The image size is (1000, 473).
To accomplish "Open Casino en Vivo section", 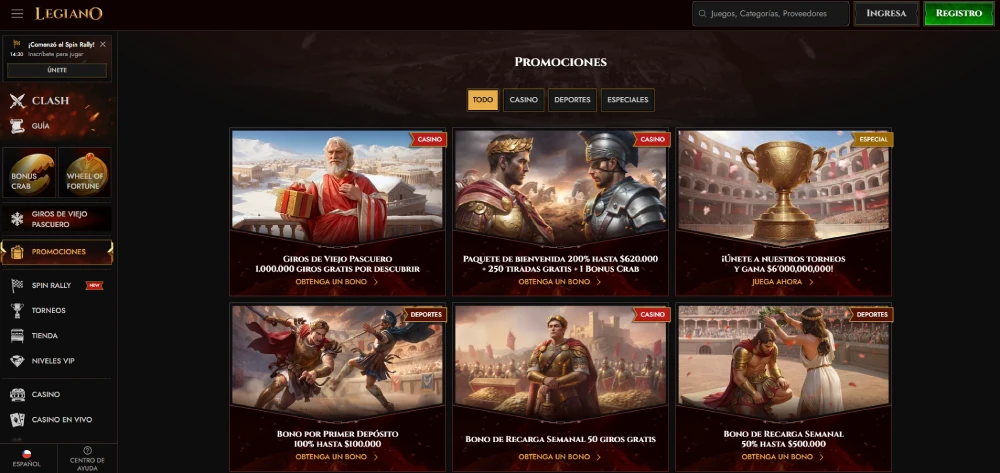I will point(61,420).
